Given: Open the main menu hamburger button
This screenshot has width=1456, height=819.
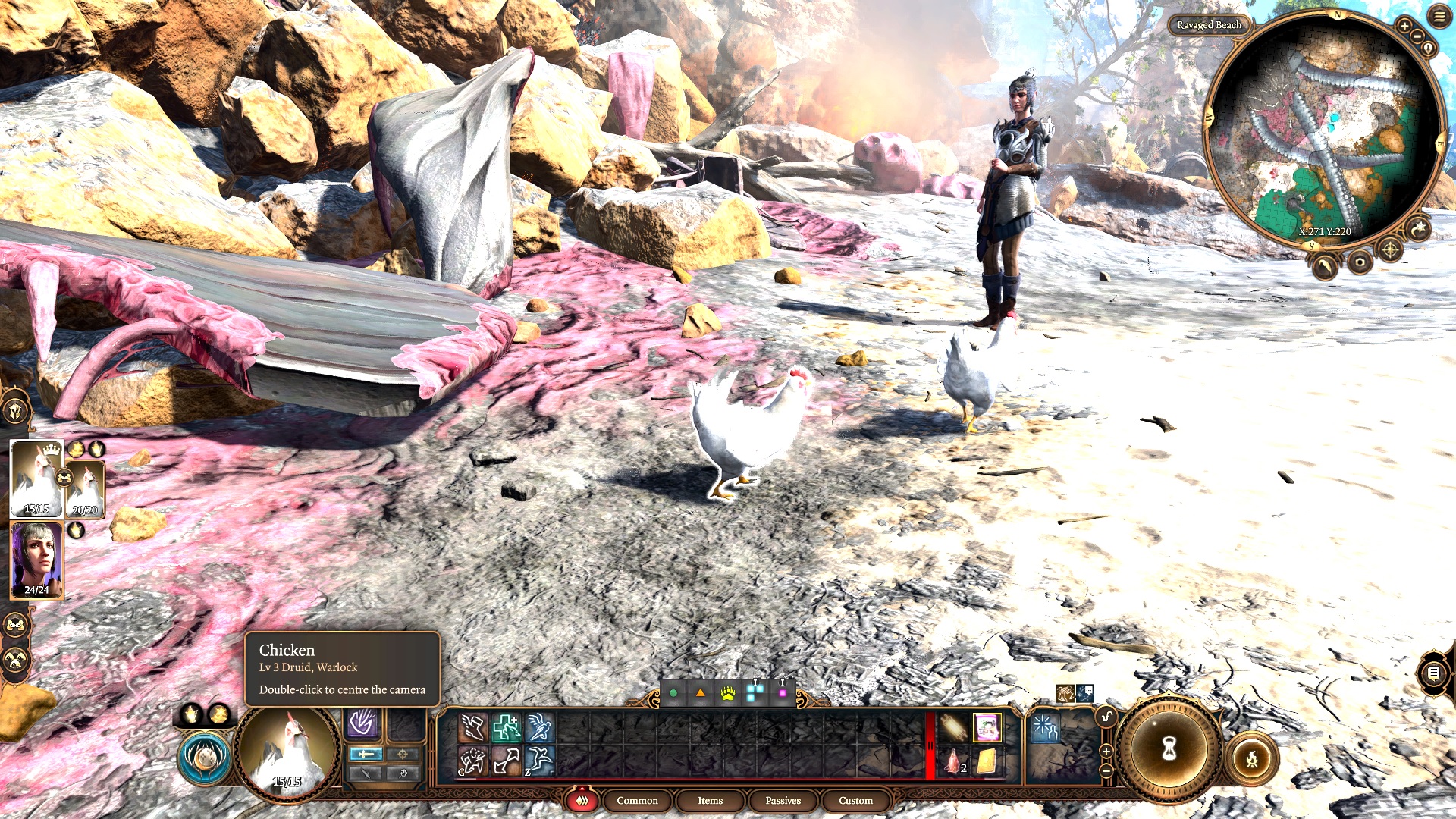Looking at the screenshot, I should pos(1439,17).
